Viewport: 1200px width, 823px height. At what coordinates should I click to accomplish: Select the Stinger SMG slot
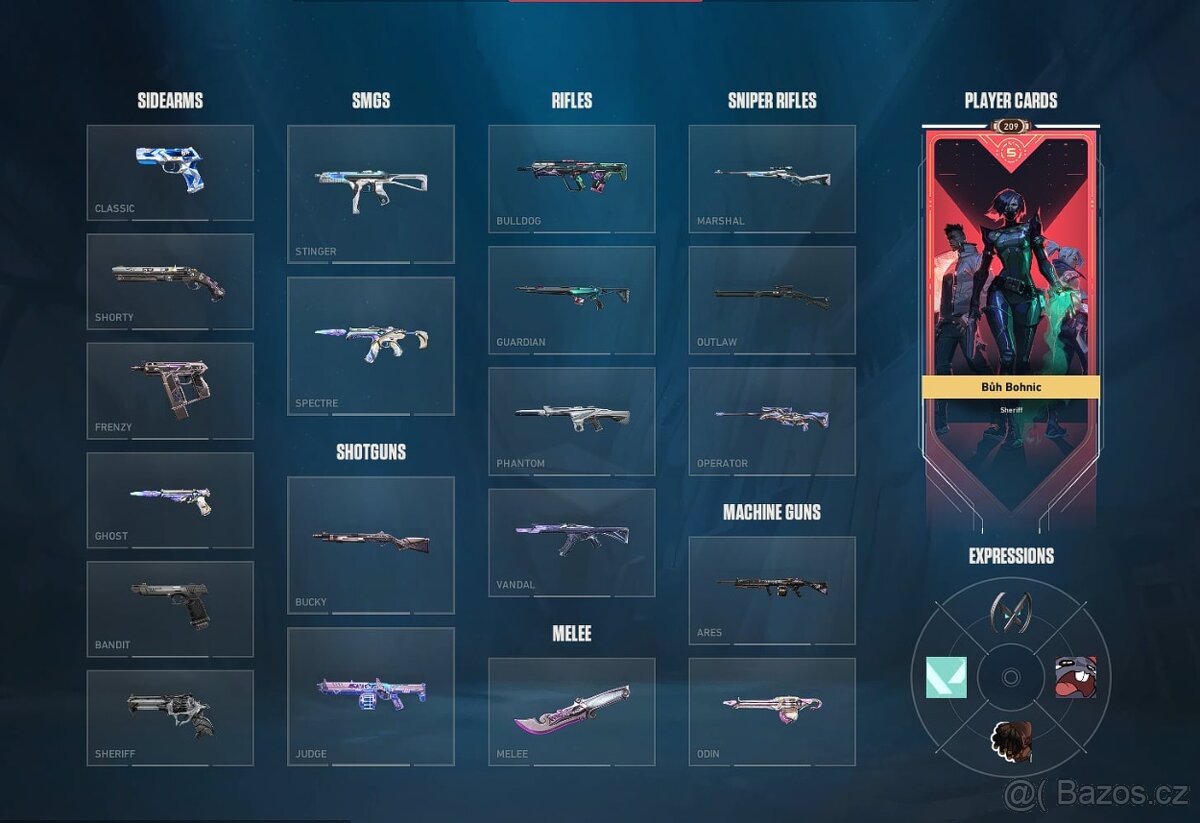tap(371, 193)
